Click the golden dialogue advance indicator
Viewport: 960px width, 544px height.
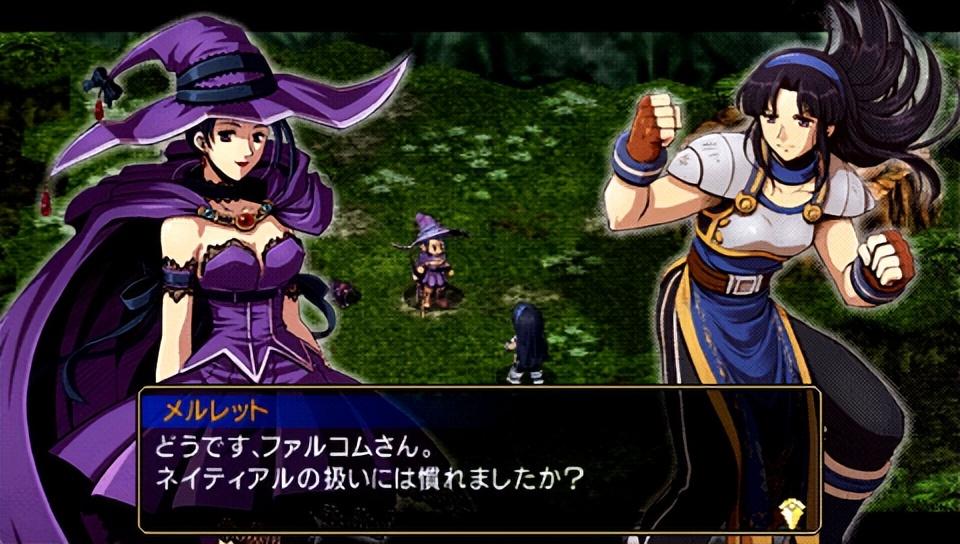pyautogui.click(x=790, y=511)
